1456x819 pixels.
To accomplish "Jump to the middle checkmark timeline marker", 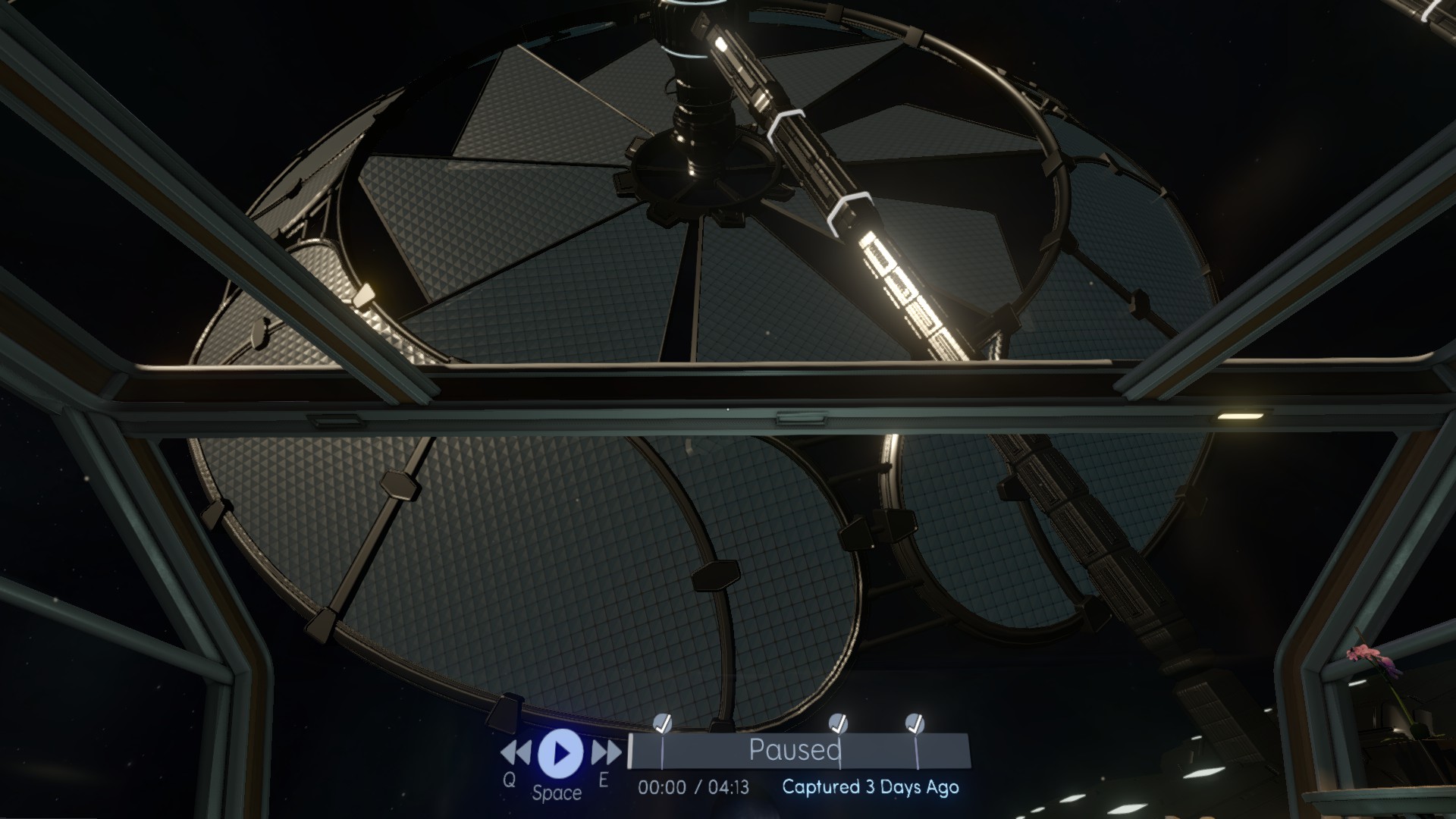I will (837, 724).
